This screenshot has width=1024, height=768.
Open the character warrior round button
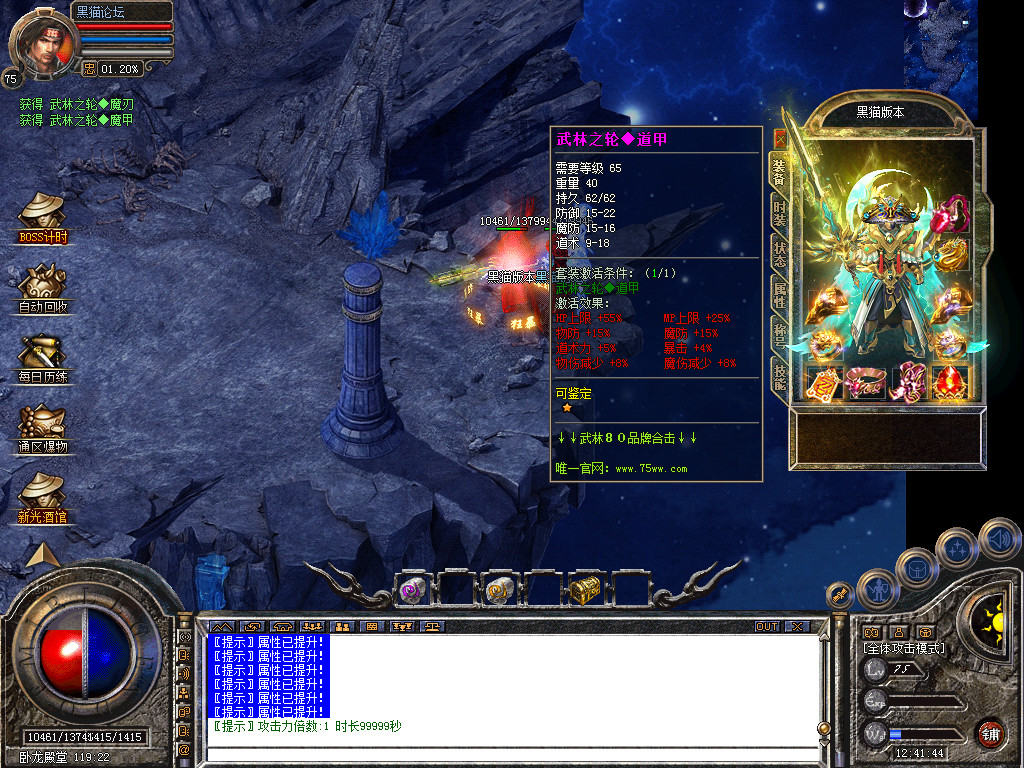click(878, 589)
